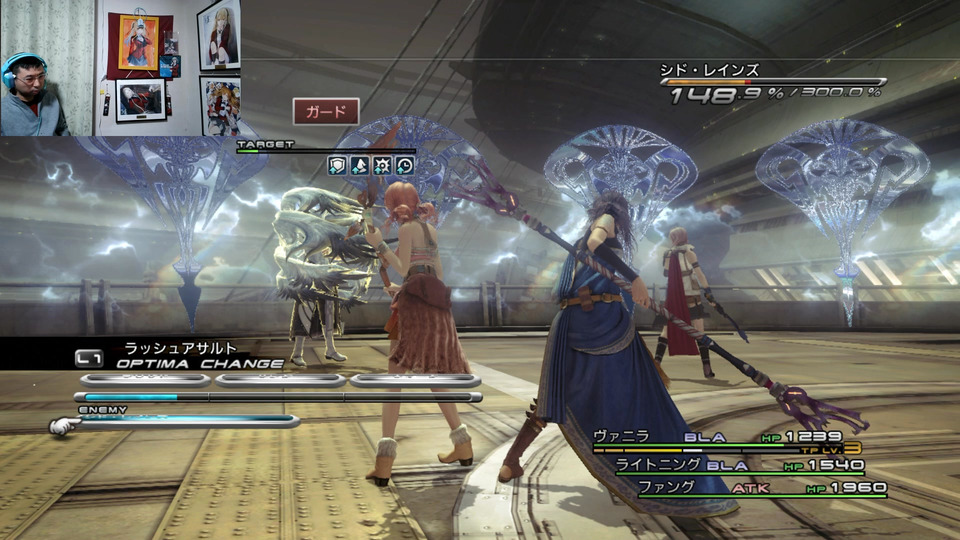Inspect the clock haste status icon
The width and height of the screenshot is (960, 540).
(405, 166)
